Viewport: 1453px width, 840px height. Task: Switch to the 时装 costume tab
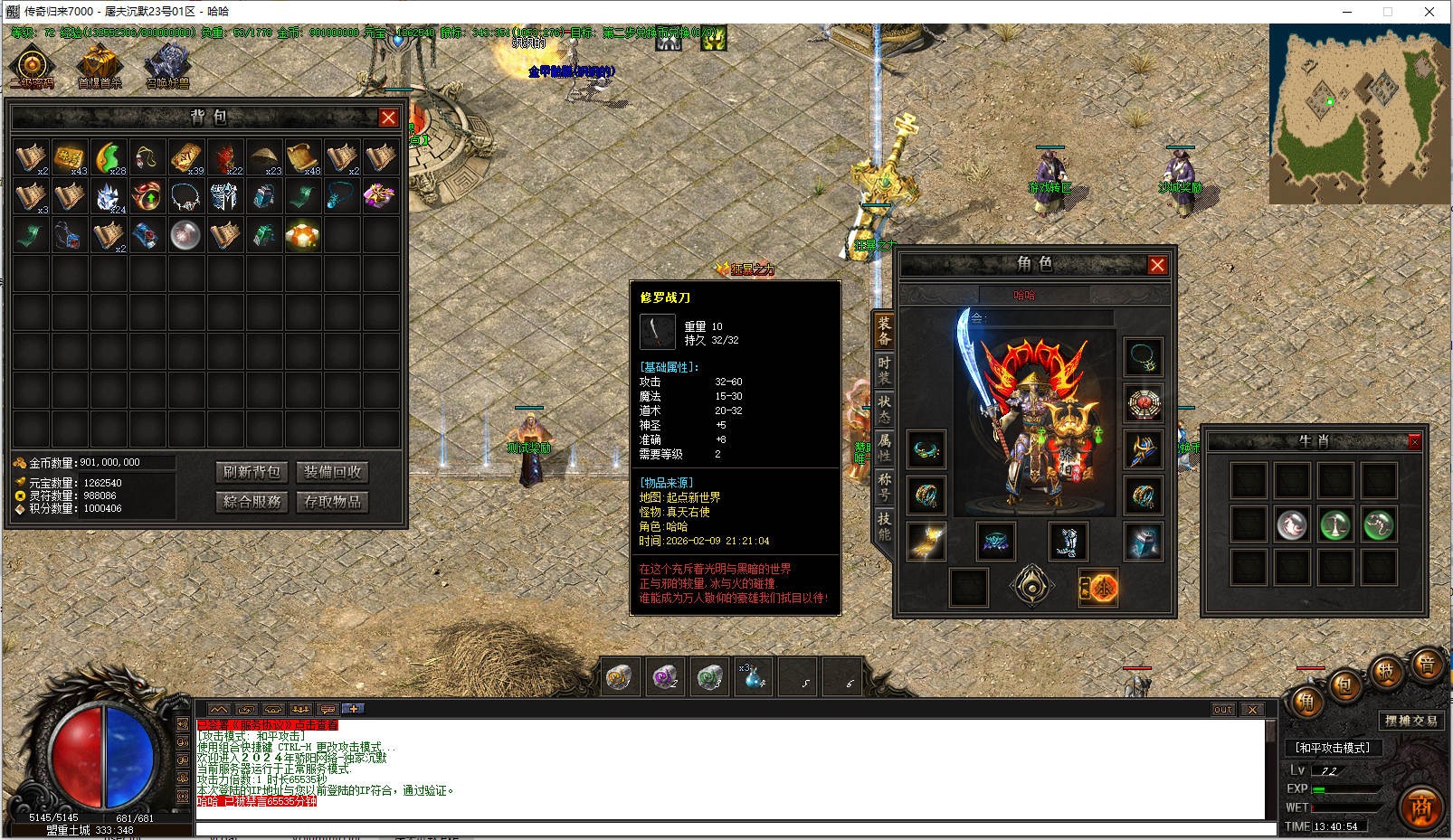coord(884,370)
